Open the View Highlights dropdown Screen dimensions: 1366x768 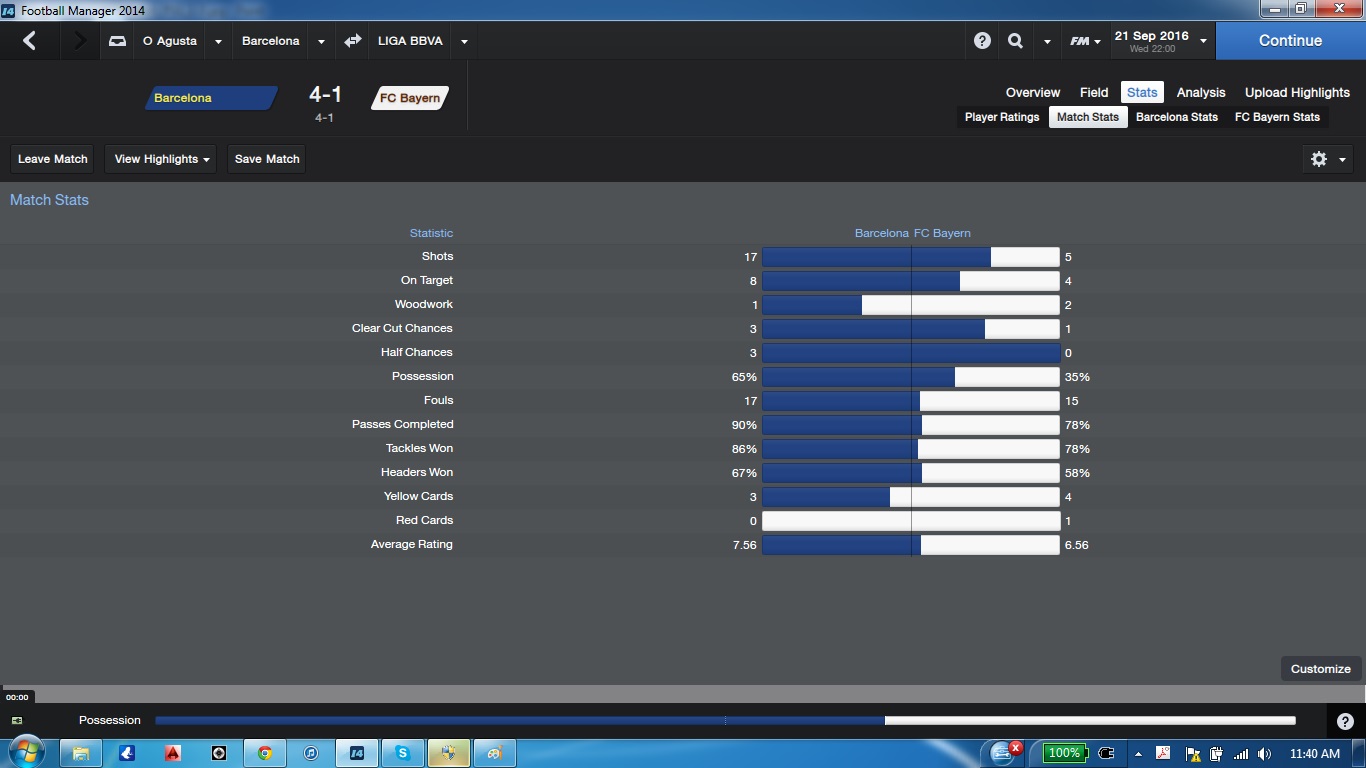pos(161,159)
